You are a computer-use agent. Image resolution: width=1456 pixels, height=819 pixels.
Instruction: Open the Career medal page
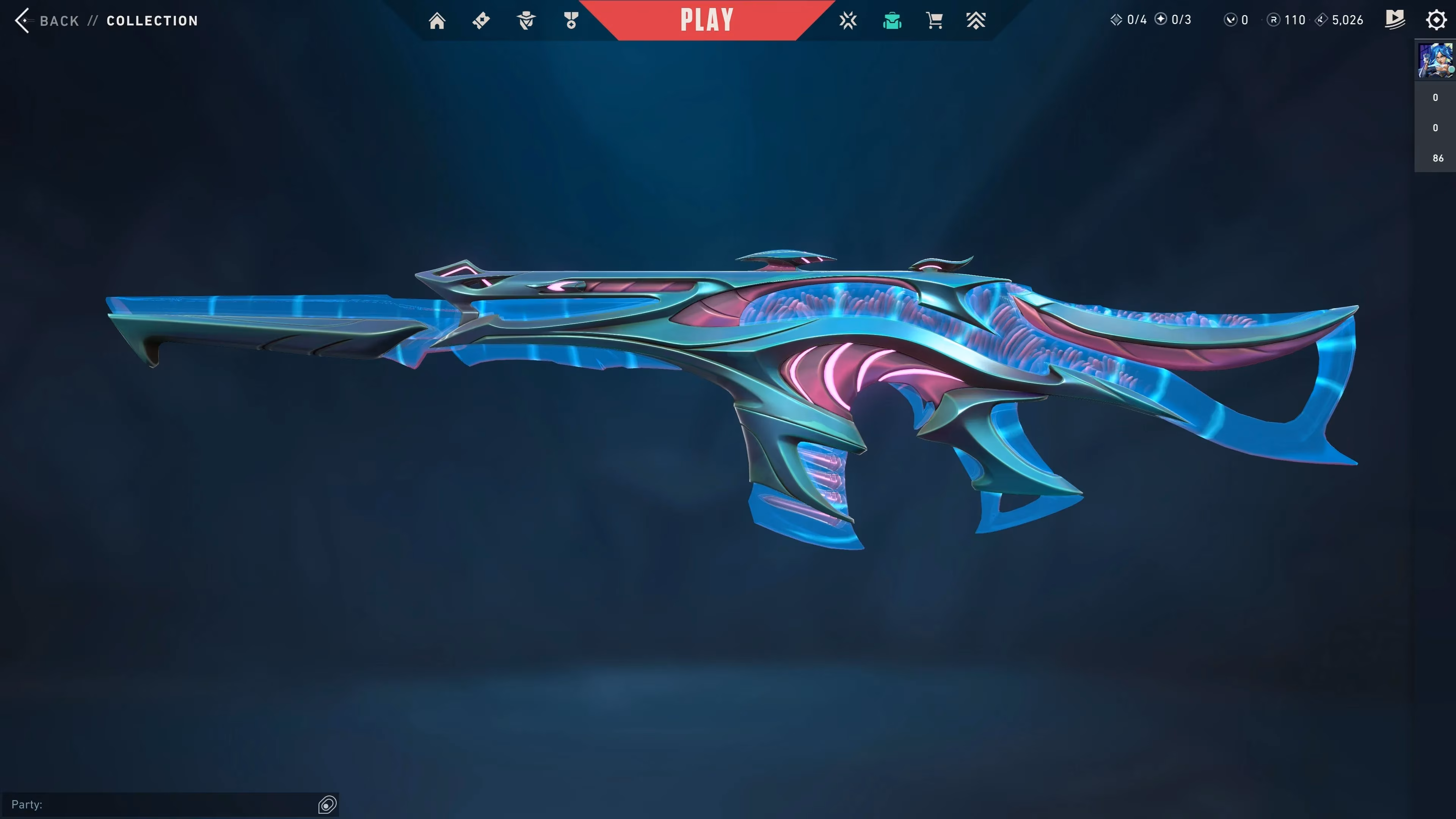571,20
